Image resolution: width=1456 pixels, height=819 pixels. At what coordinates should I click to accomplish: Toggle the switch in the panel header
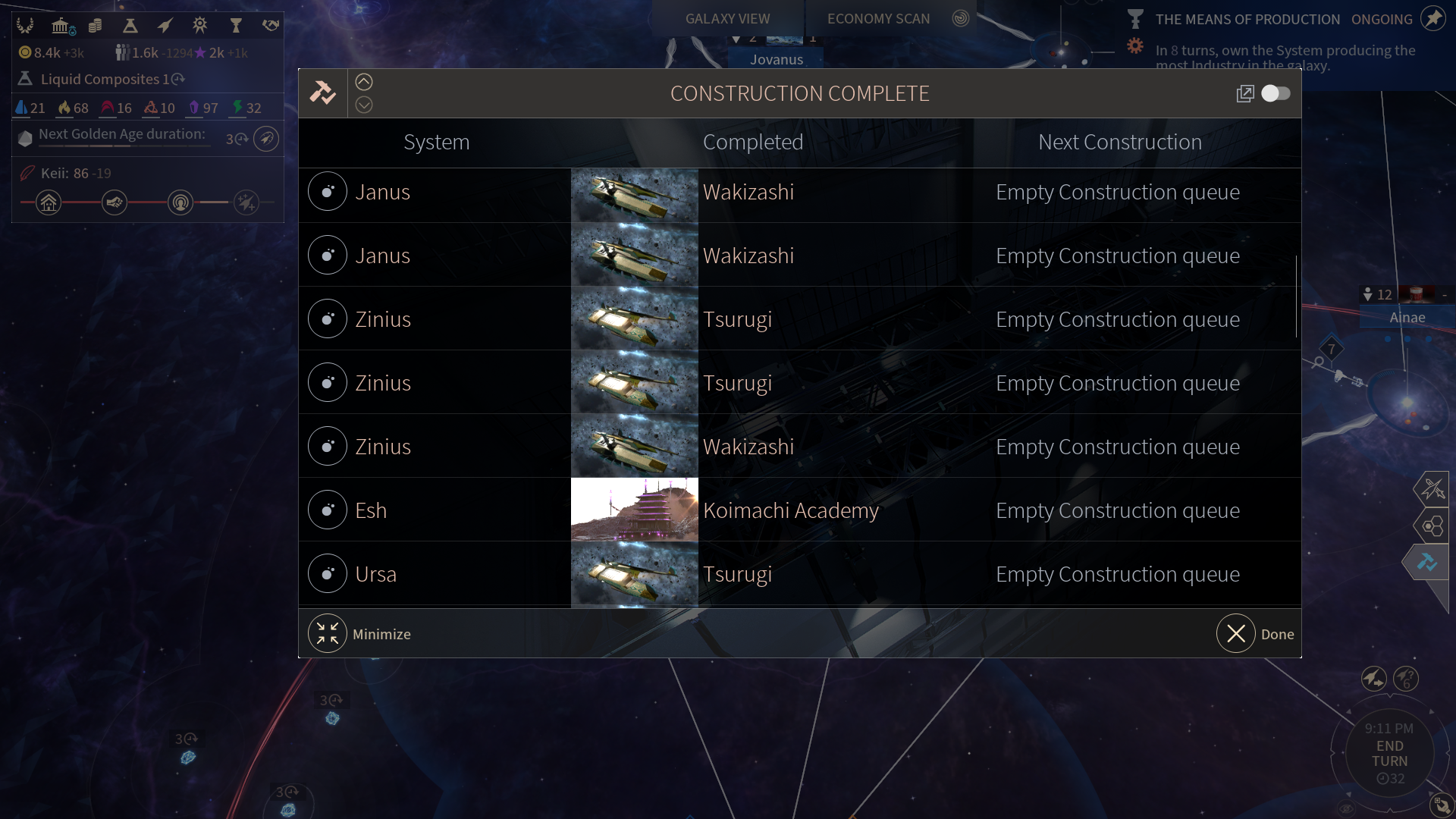tap(1276, 93)
